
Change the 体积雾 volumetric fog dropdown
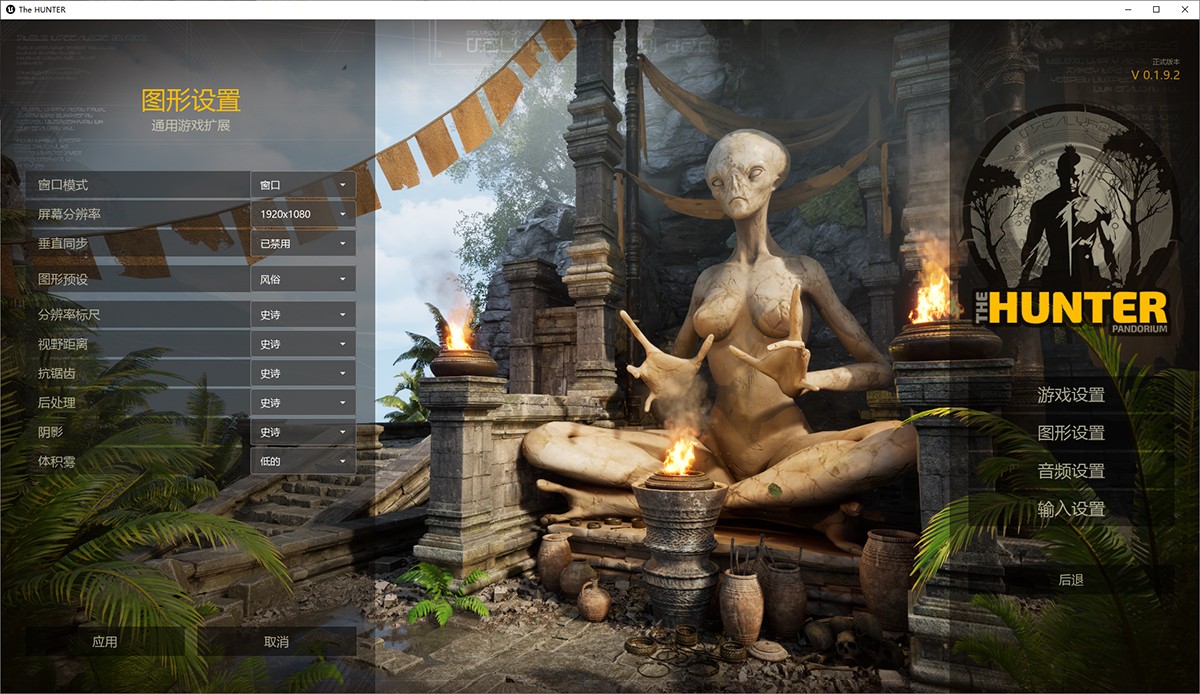pyautogui.click(x=303, y=461)
